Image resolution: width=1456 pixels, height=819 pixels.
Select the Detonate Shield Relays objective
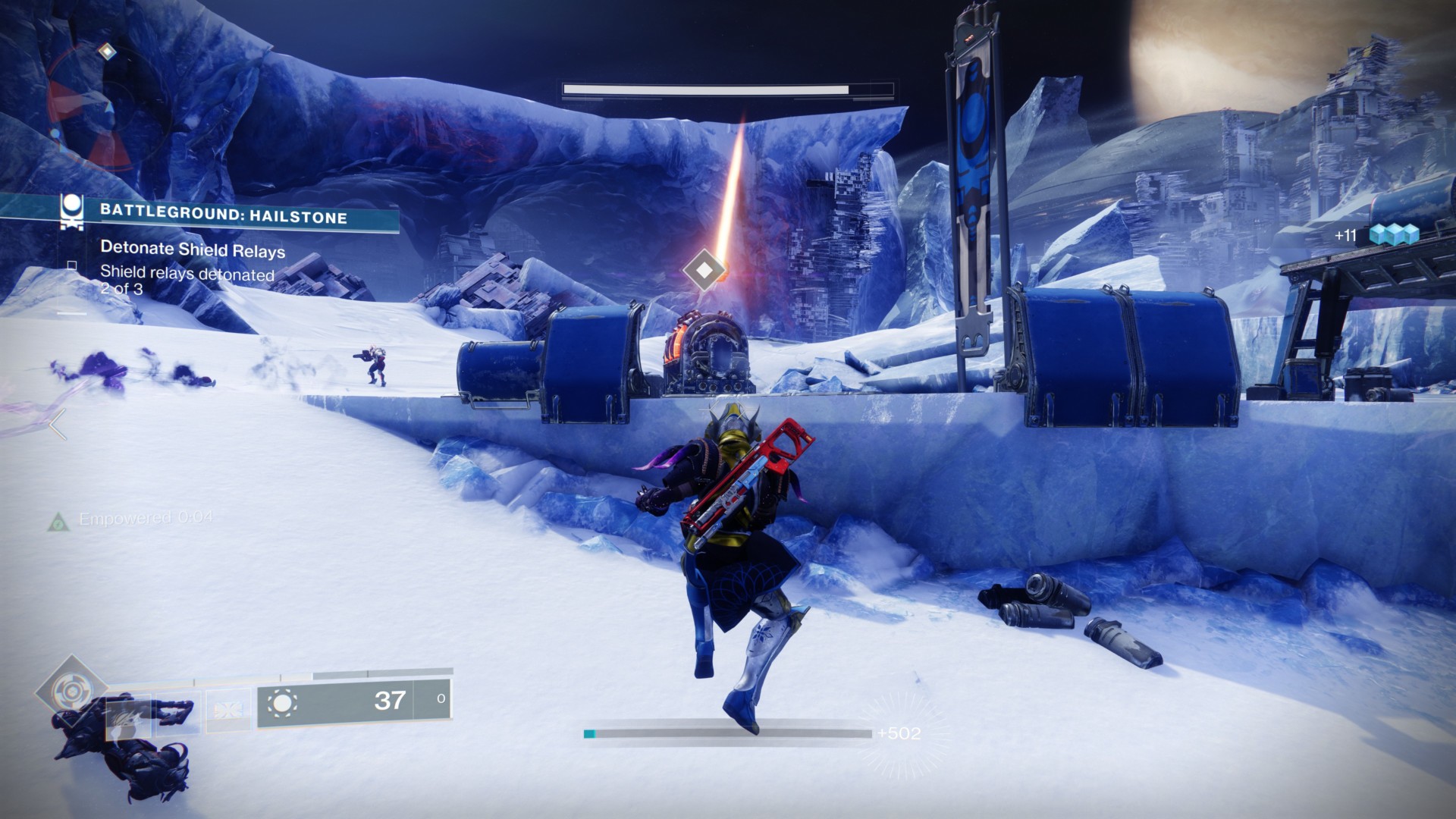point(193,249)
